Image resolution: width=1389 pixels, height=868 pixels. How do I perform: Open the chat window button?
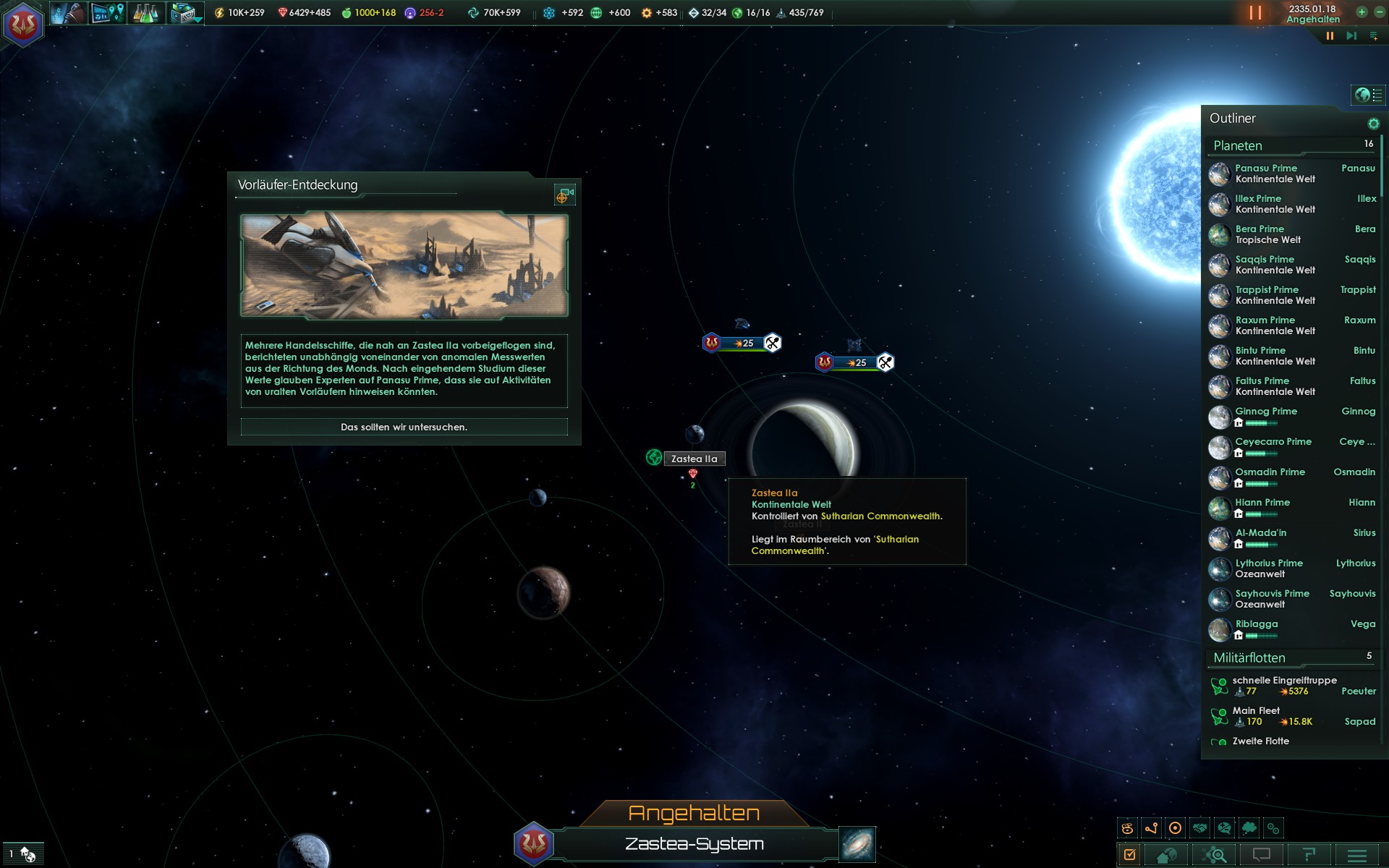point(1261,855)
